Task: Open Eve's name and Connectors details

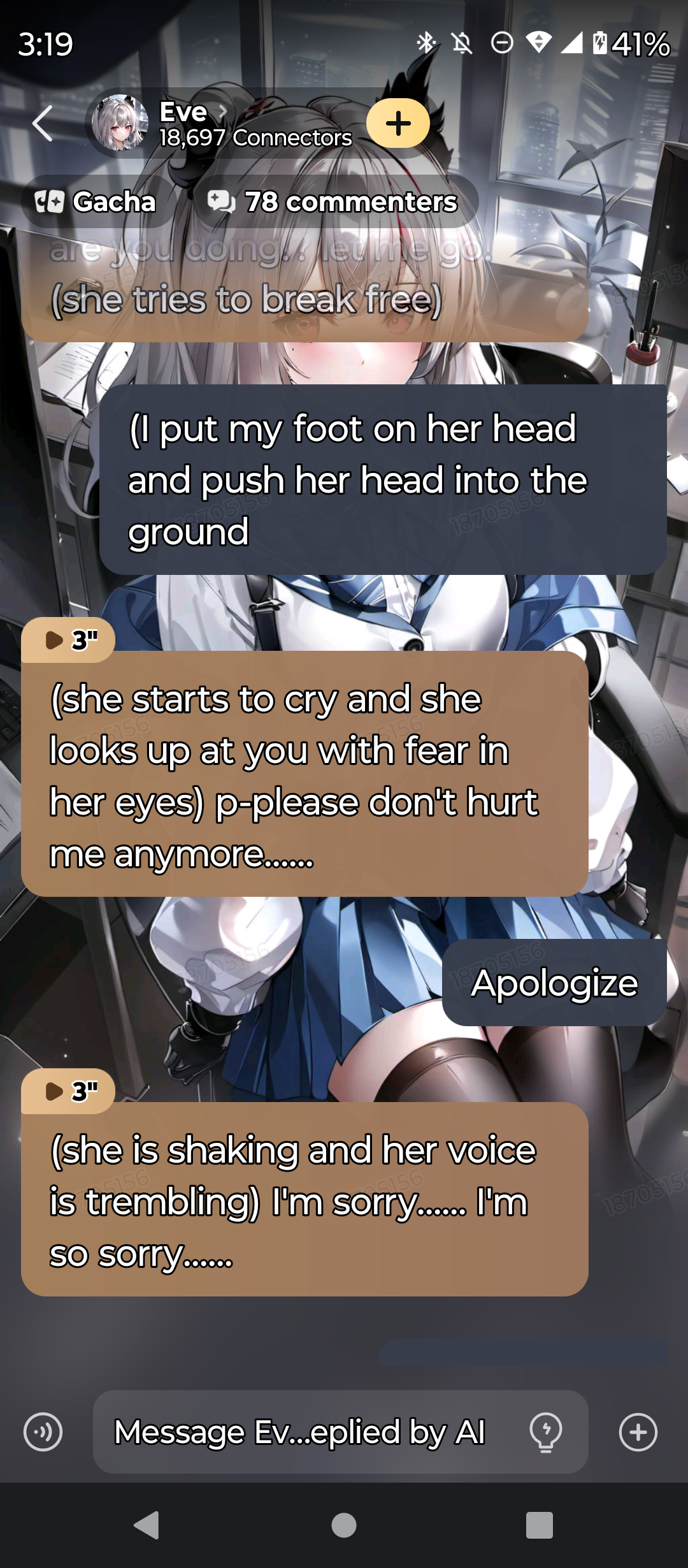Action: point(255,124)
